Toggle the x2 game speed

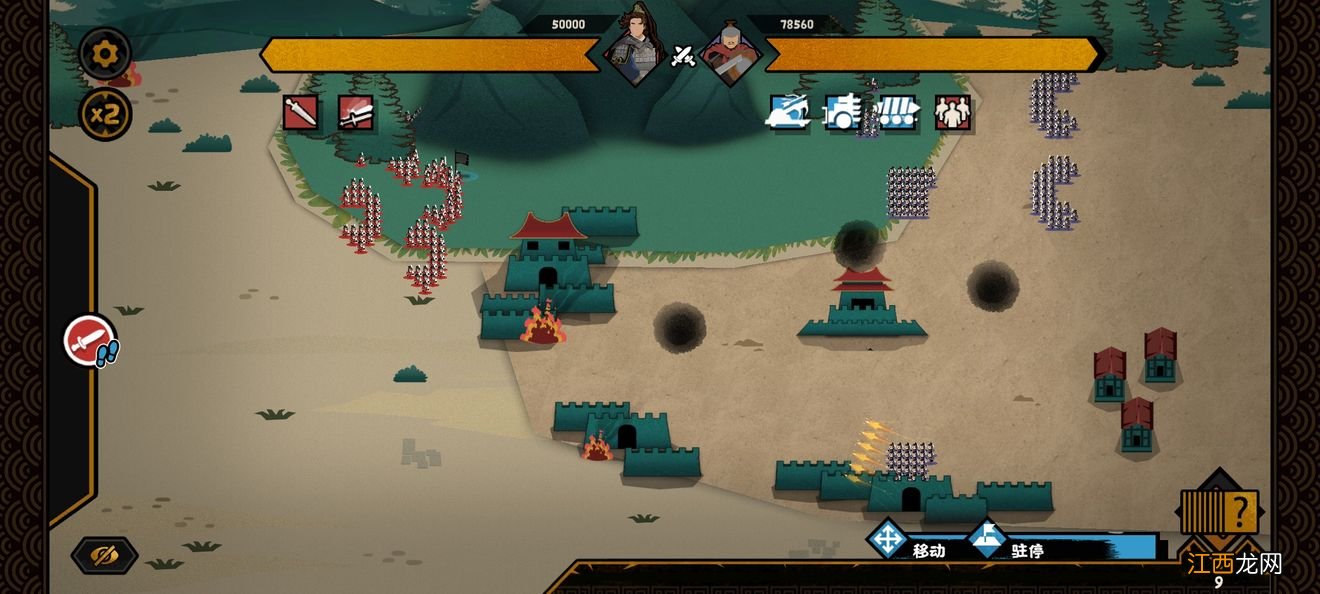[105, 114]
